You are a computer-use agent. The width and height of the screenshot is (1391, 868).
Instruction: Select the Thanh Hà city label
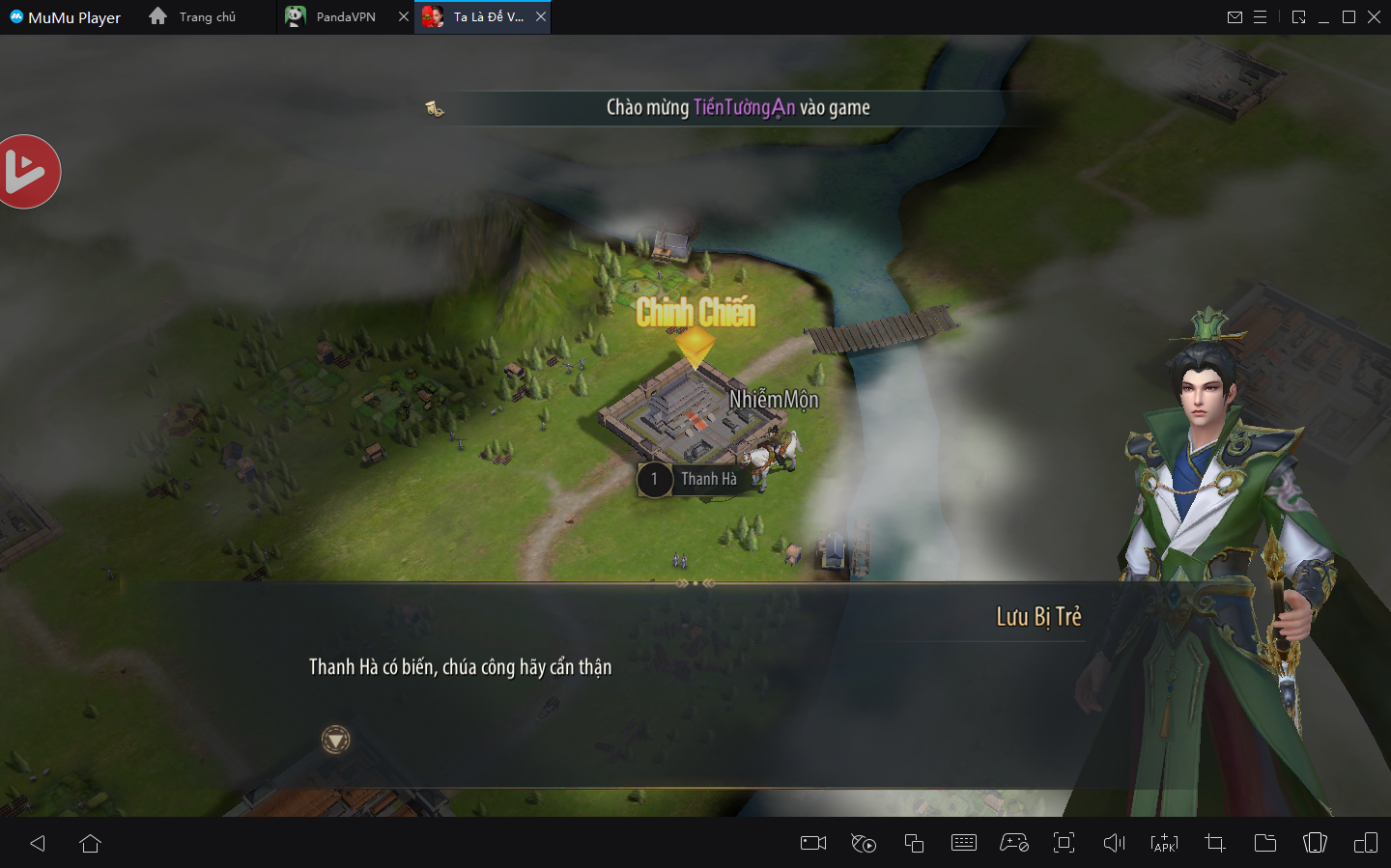(x=708, y=479)
